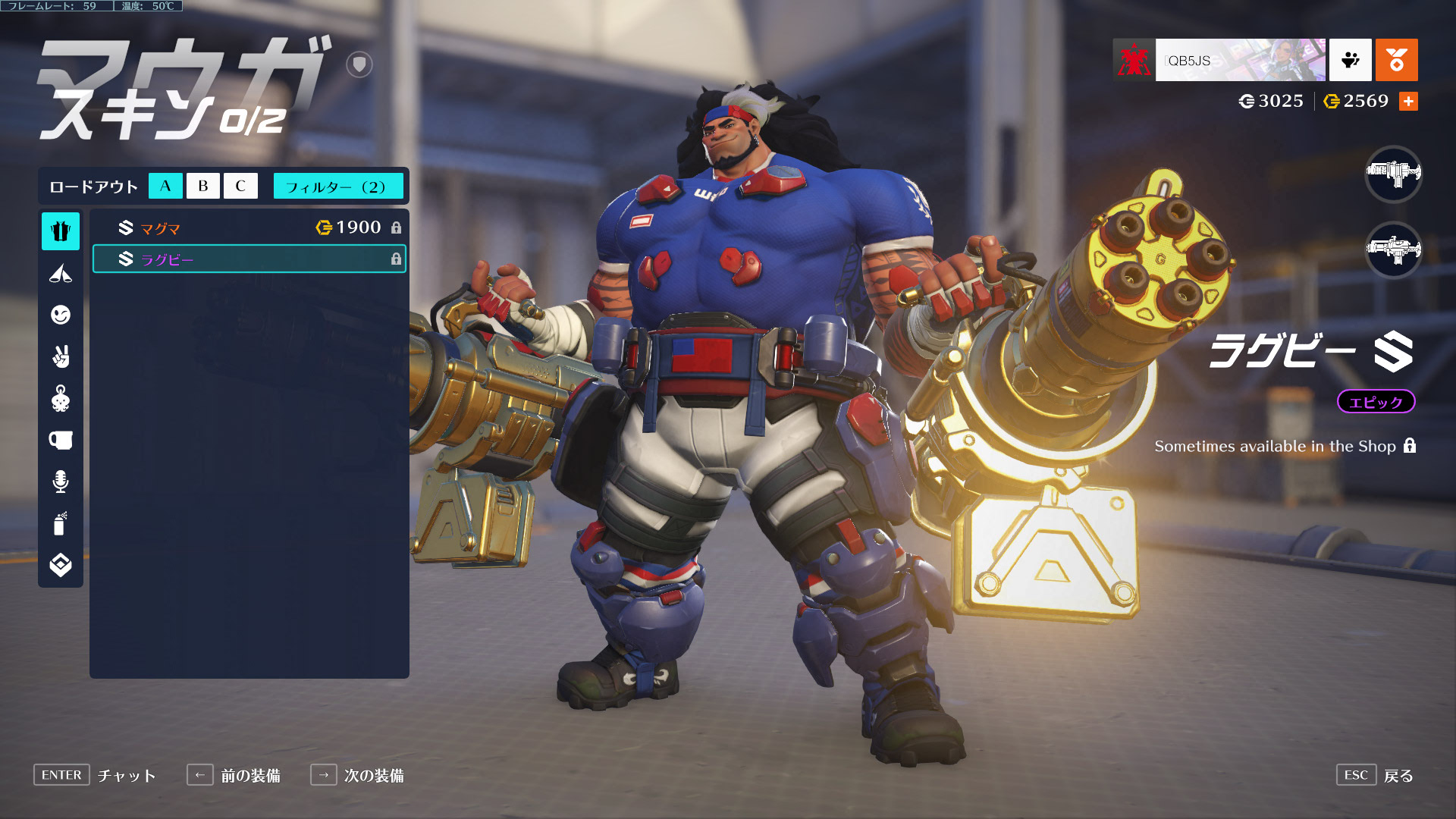This screenshot has height=819, width=1456.
Task: Open the weapon charm octopus category
Action: point(61,398)
